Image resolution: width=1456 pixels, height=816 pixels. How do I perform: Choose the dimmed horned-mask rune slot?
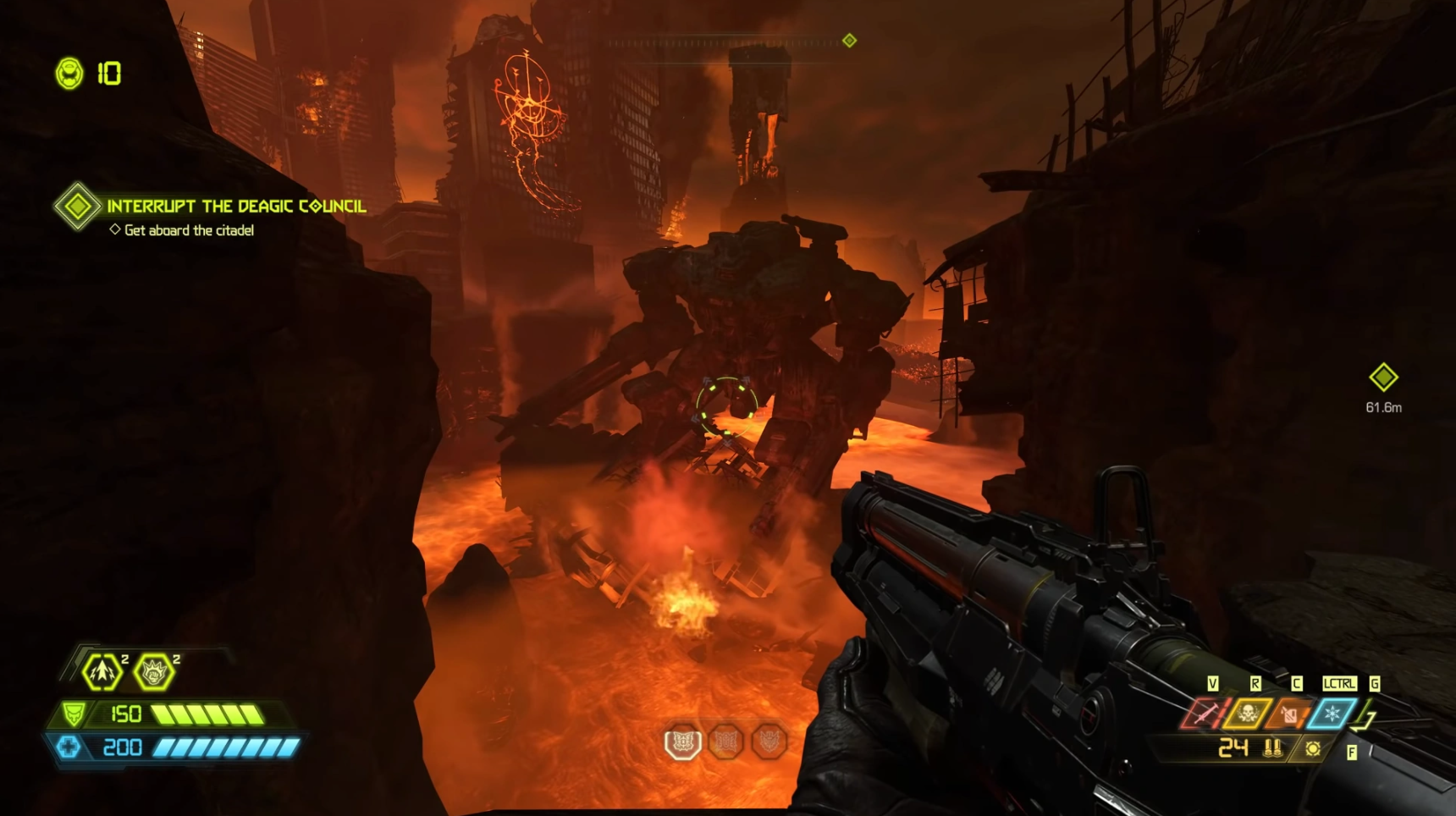[x=769, y=742]
